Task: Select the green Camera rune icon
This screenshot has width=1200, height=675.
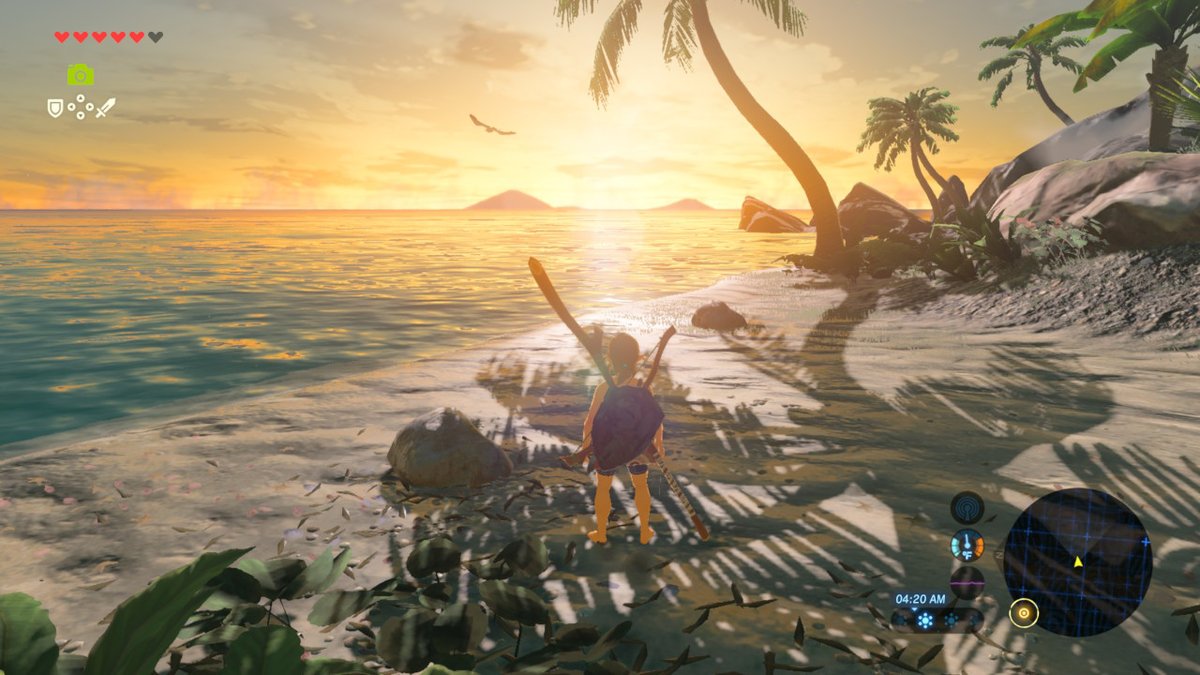Action: [x=81, y=75]
